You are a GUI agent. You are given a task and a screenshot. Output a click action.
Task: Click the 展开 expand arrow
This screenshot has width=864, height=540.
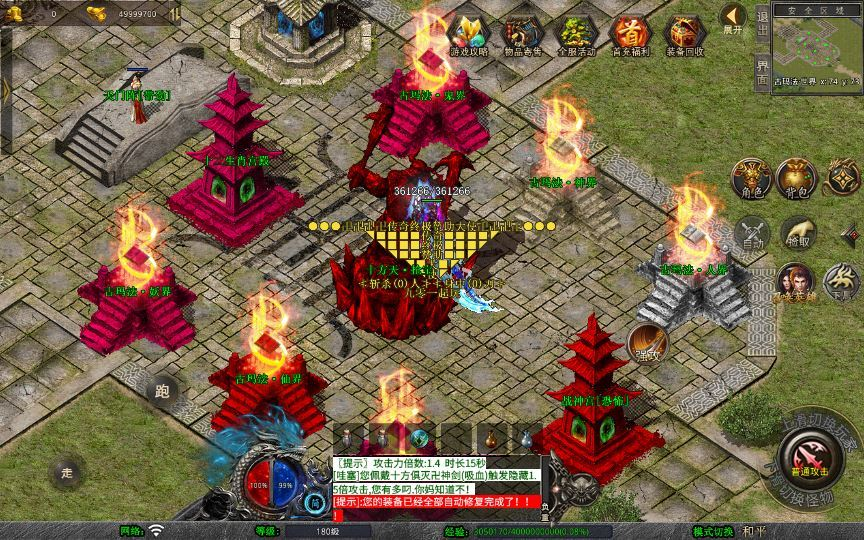click(732, 18)
